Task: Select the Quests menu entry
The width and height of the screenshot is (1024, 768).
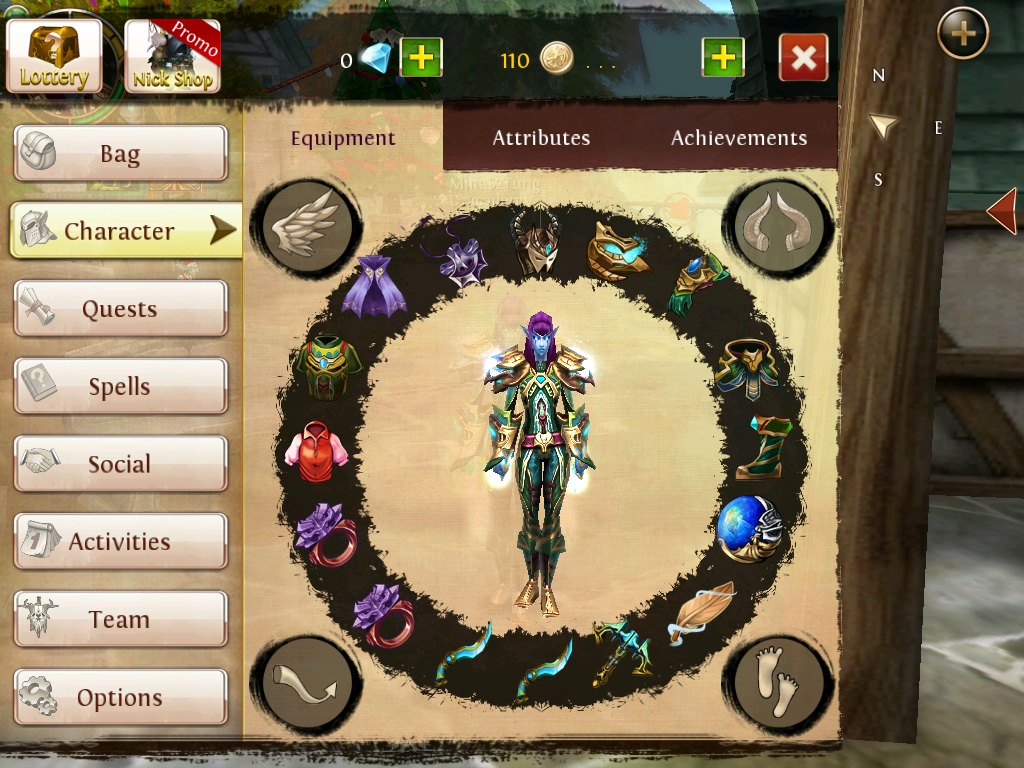Action: point(120,309)
